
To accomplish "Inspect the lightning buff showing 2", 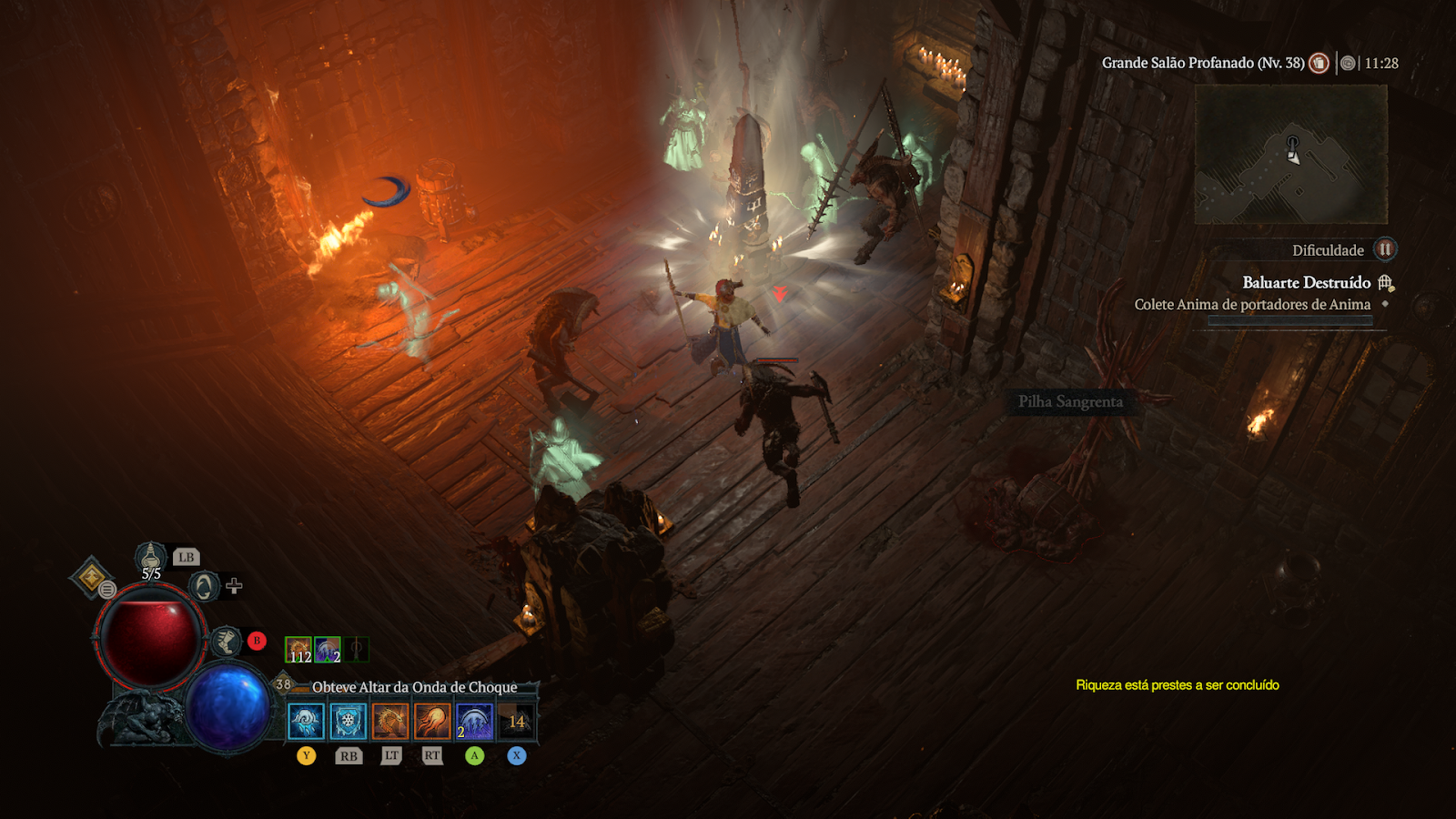I will point(328,649).
